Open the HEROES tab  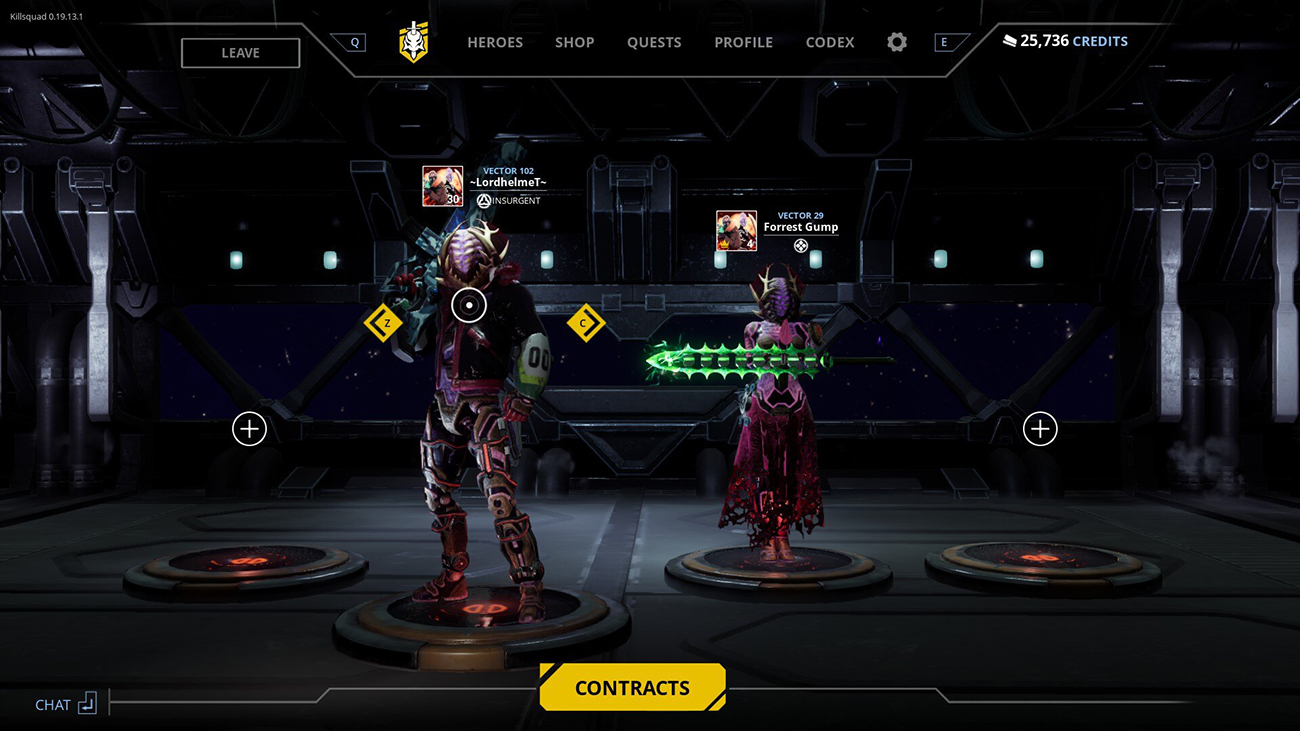(x=495, y=42)
